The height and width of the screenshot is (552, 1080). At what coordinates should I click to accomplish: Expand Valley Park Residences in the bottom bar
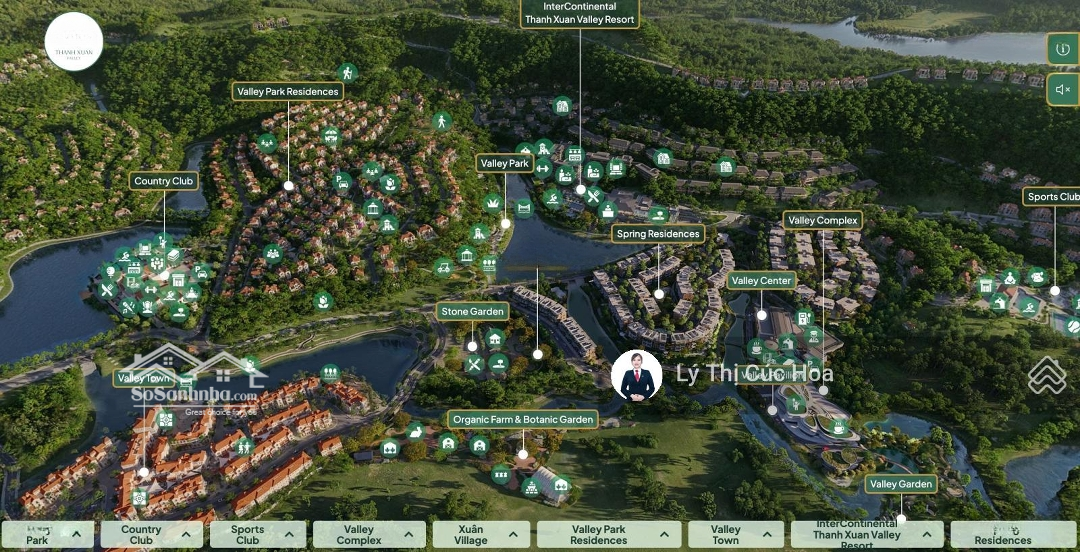(x=609, y=535)
